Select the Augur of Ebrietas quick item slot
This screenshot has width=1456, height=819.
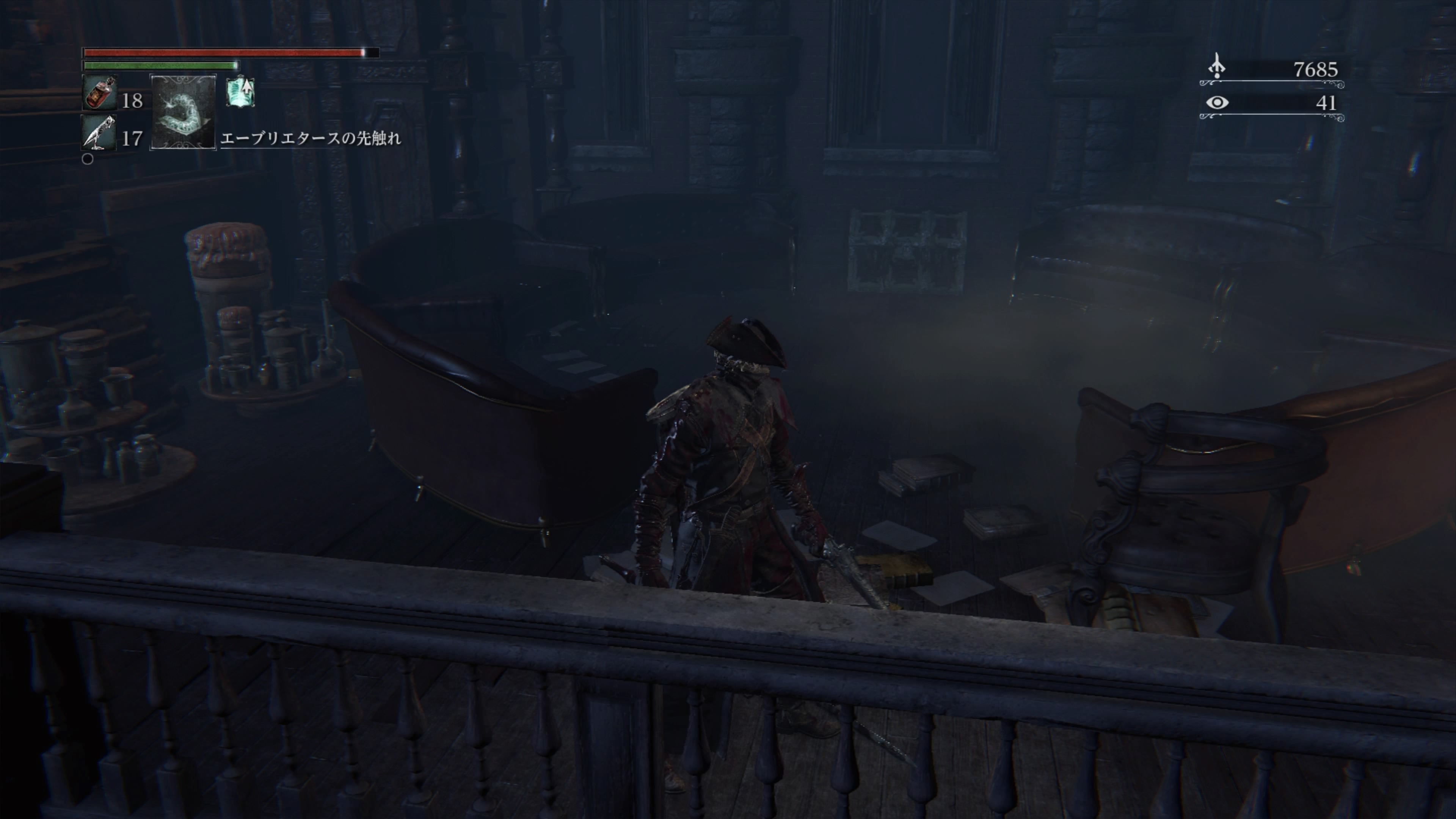tap(182, 112)
